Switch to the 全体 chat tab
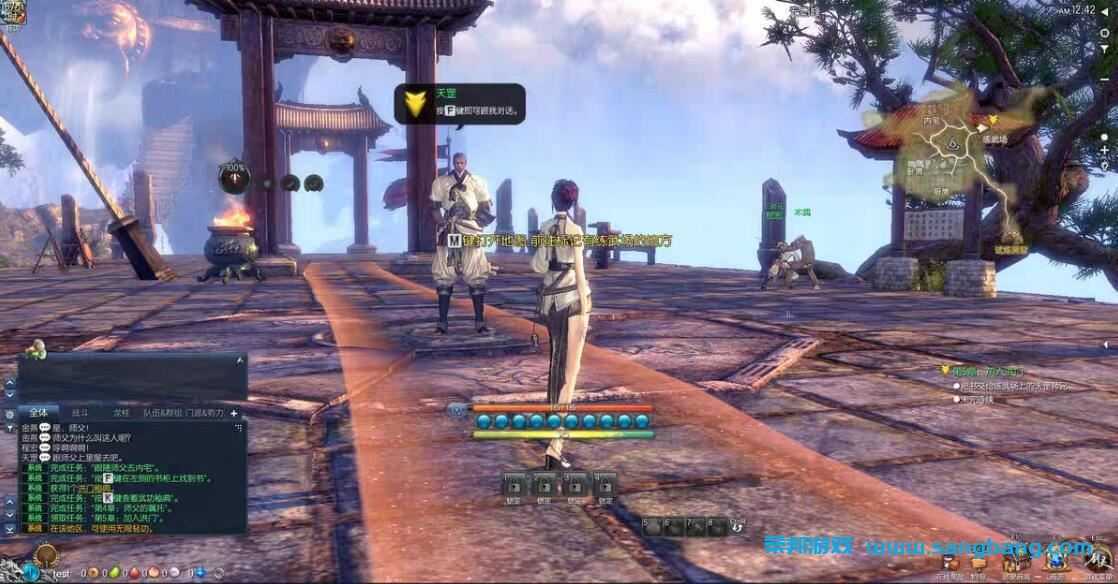1118x584 pixels. pyautogui.click(x=40, y=412)
